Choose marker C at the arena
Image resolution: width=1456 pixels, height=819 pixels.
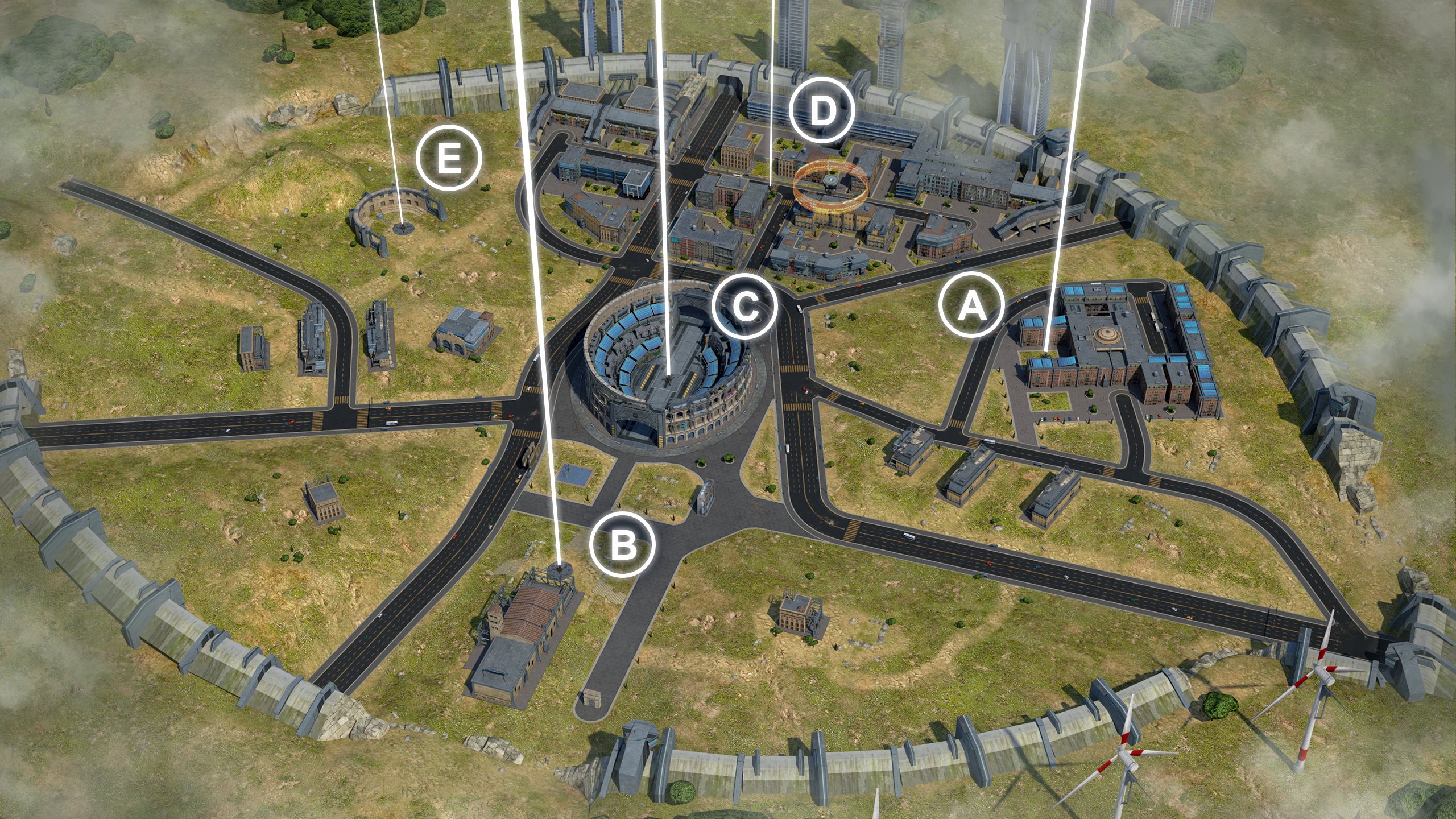(744, 308)
